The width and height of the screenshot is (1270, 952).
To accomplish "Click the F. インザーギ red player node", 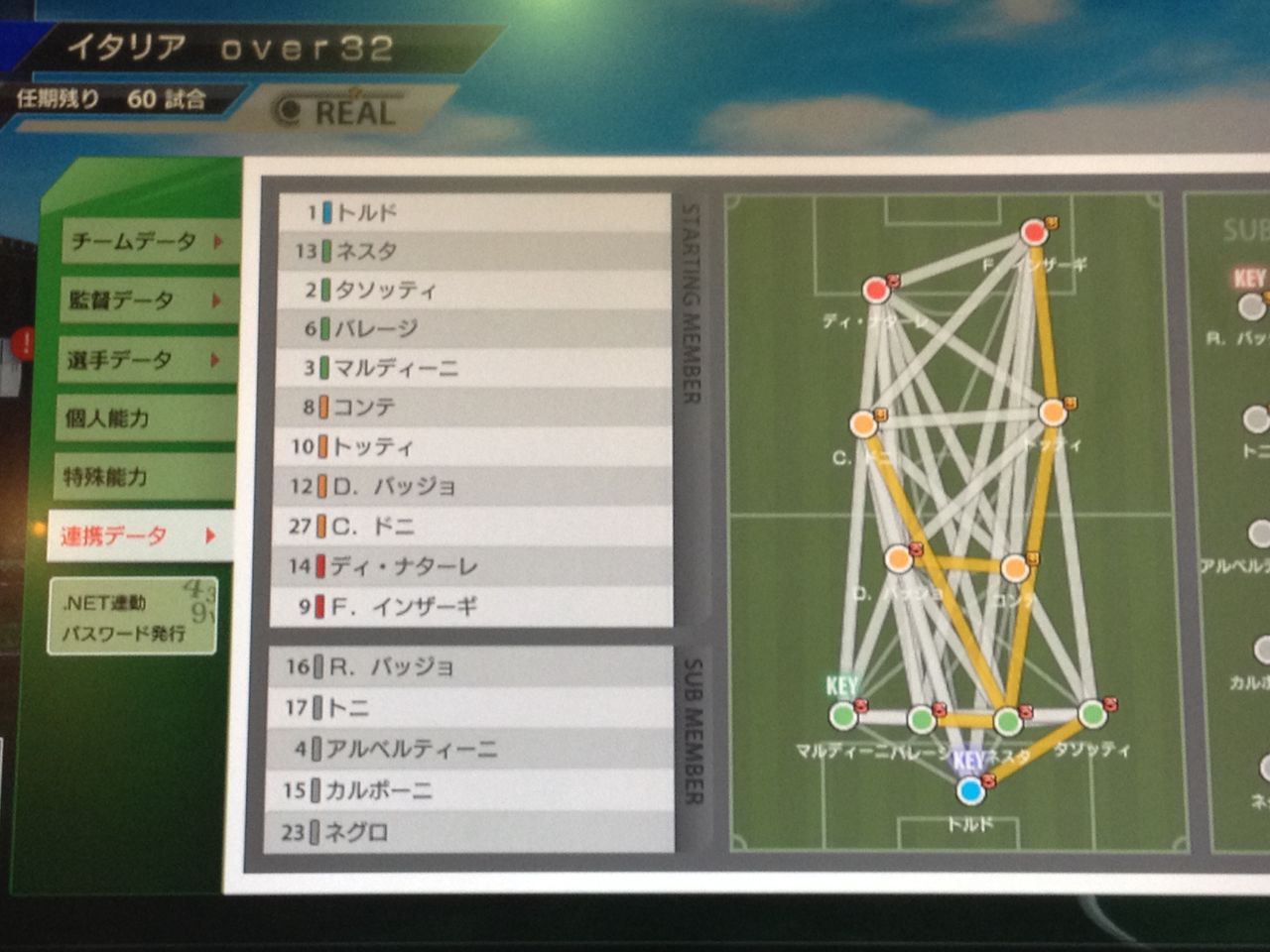I will [1034, 230].
